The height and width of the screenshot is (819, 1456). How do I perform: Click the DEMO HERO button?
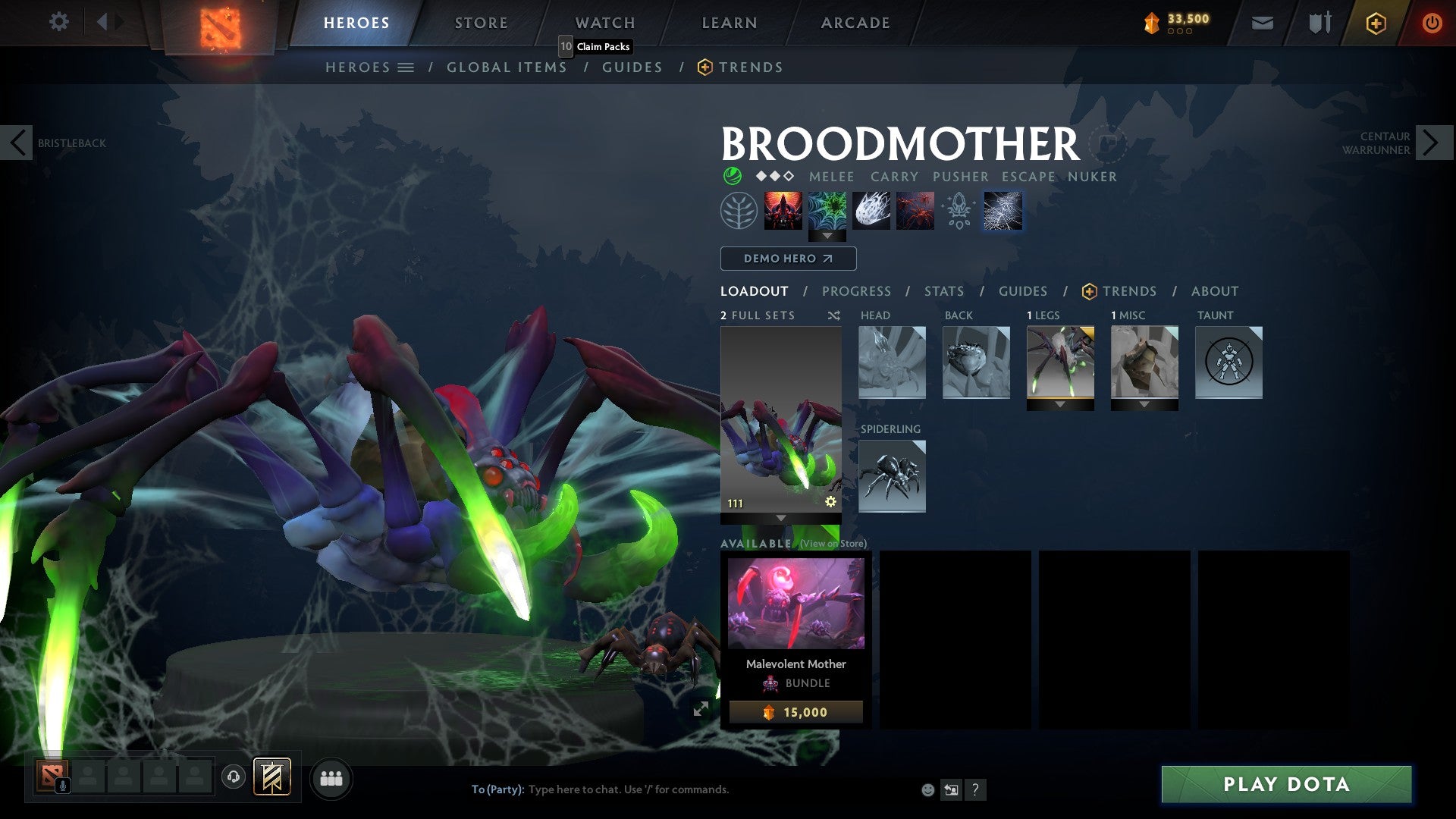click(788, 259)
